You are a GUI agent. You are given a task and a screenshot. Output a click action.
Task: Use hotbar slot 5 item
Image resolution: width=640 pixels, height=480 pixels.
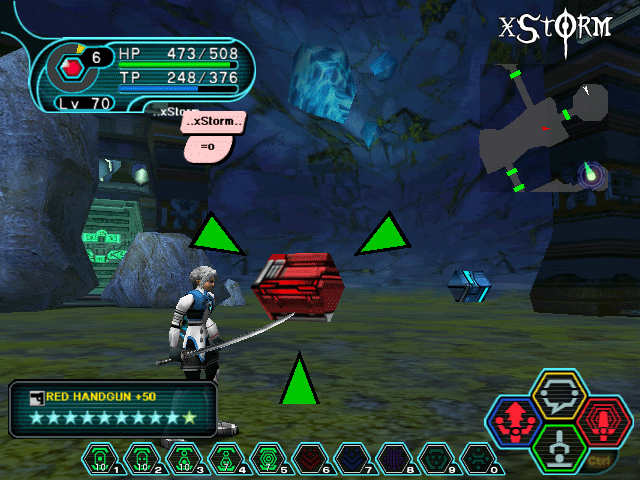click(267, 459)
